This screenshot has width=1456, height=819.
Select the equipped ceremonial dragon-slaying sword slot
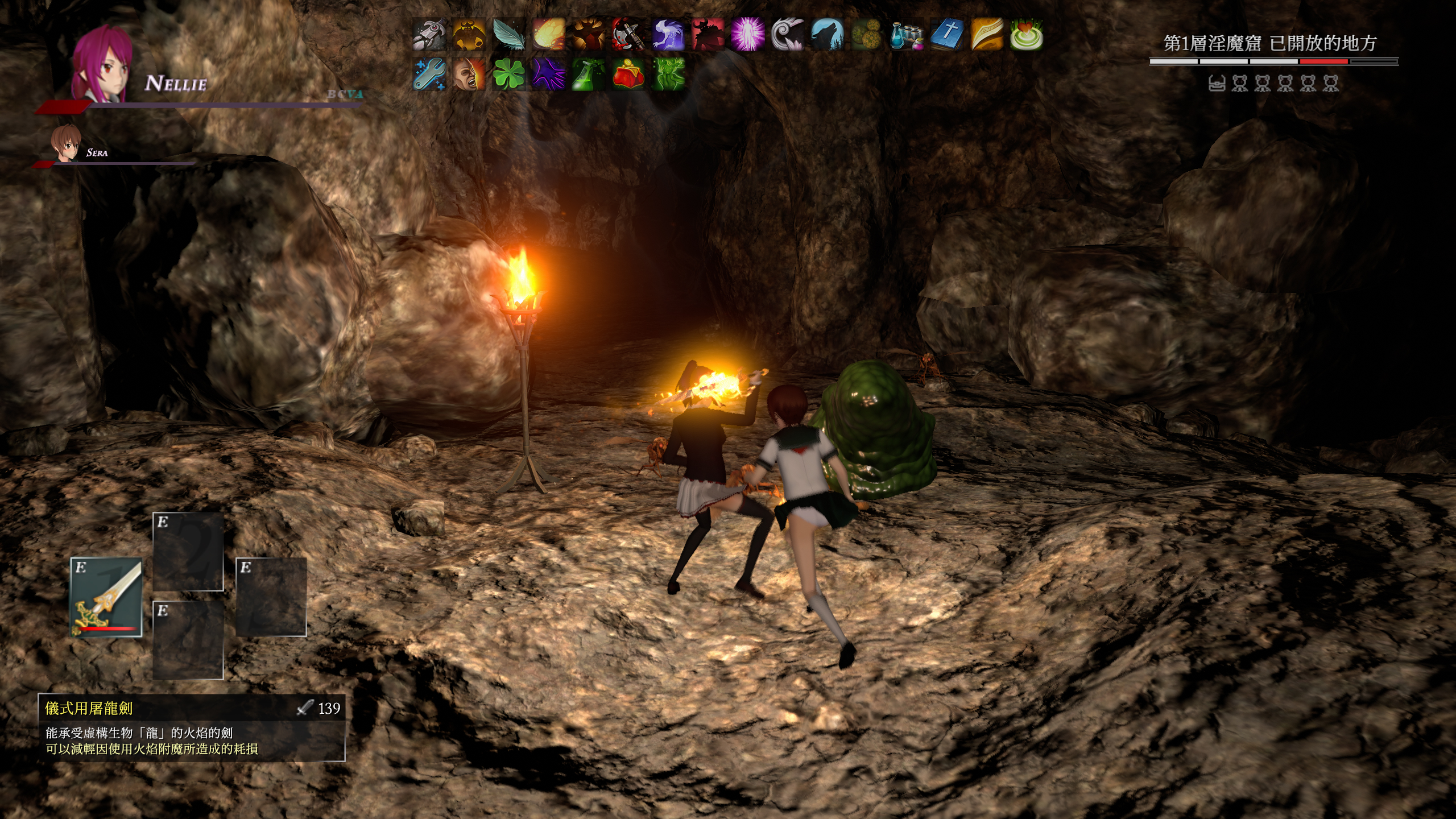(106, 597)
